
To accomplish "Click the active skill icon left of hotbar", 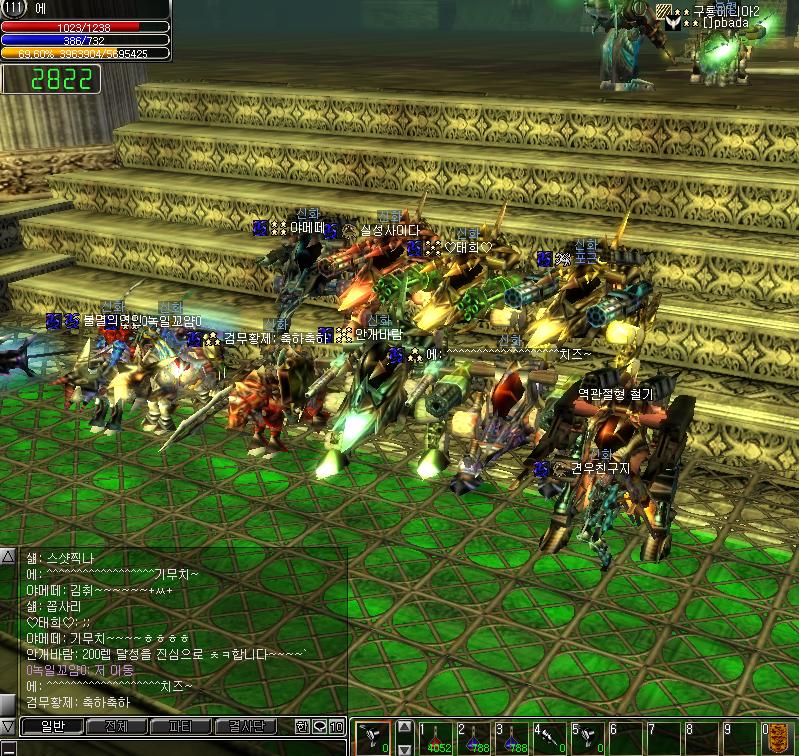I will (x=374, y=738).
